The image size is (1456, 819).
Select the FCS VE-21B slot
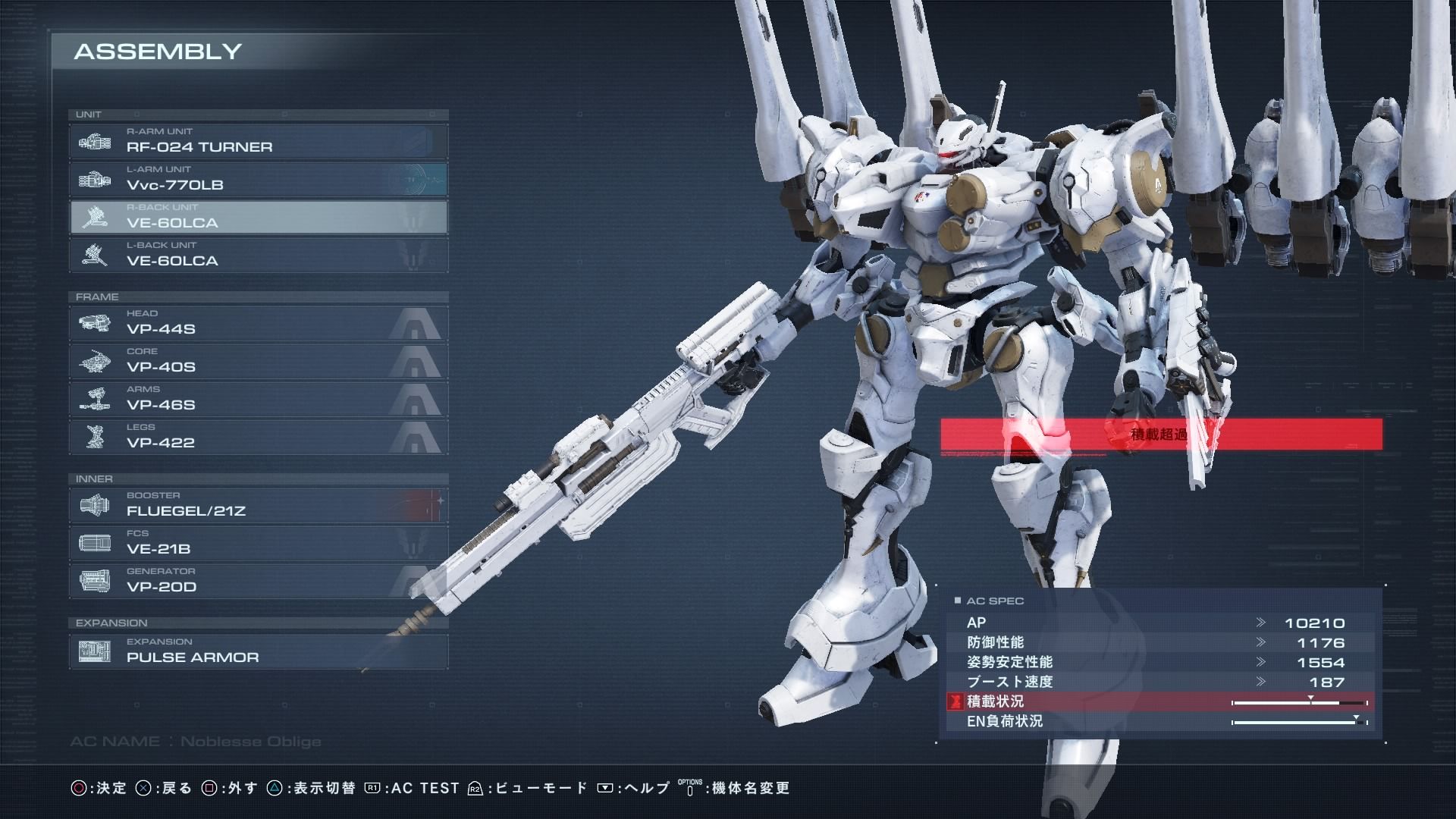(x=258, y=543)
